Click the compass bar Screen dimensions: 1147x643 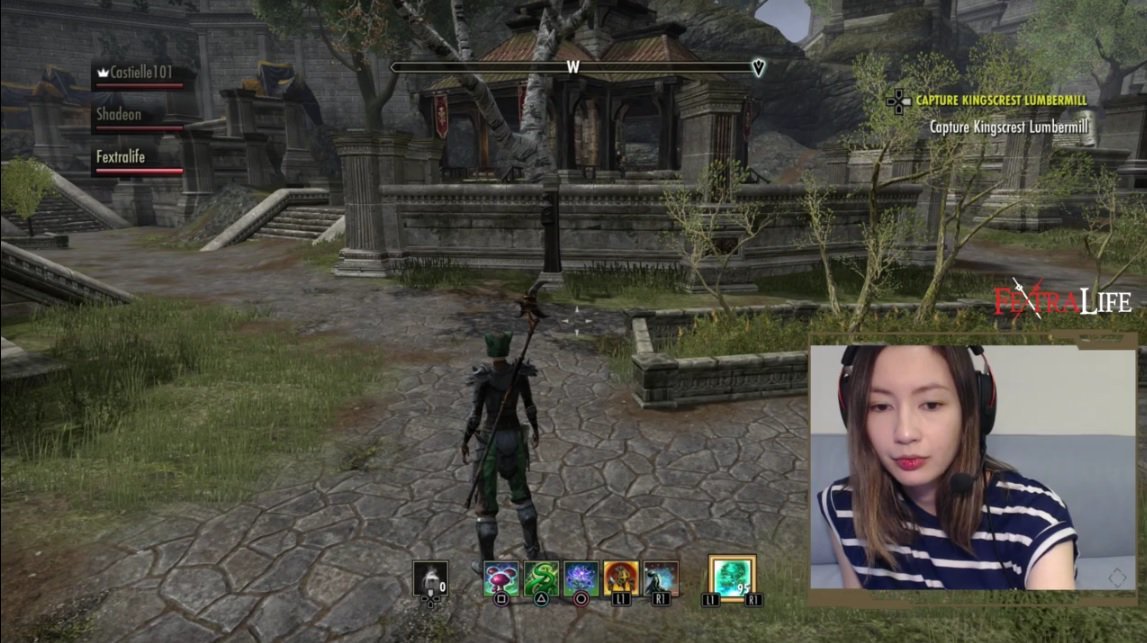pyautogui.click(x=576, y=68)
